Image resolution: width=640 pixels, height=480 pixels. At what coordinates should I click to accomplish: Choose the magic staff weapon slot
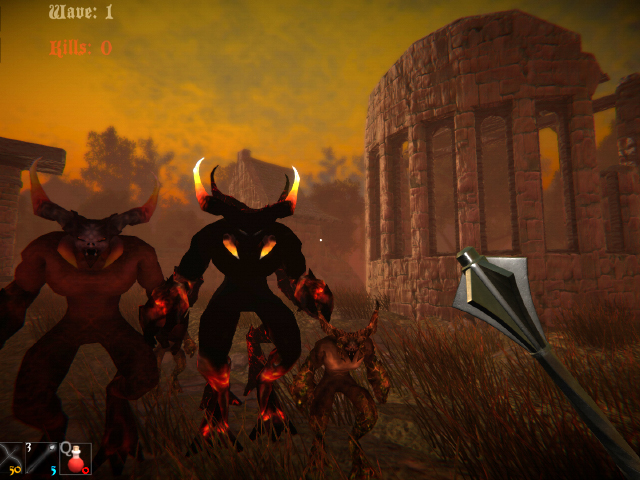(44, 459)
